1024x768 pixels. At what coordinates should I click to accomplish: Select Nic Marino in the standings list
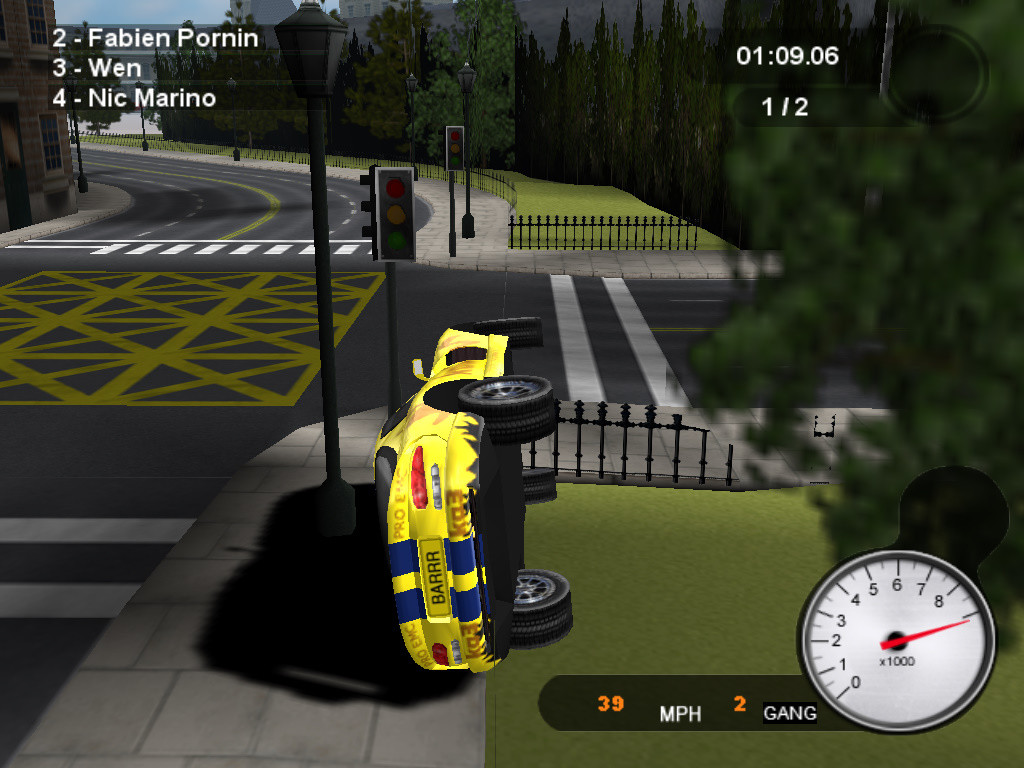(133, 98)
